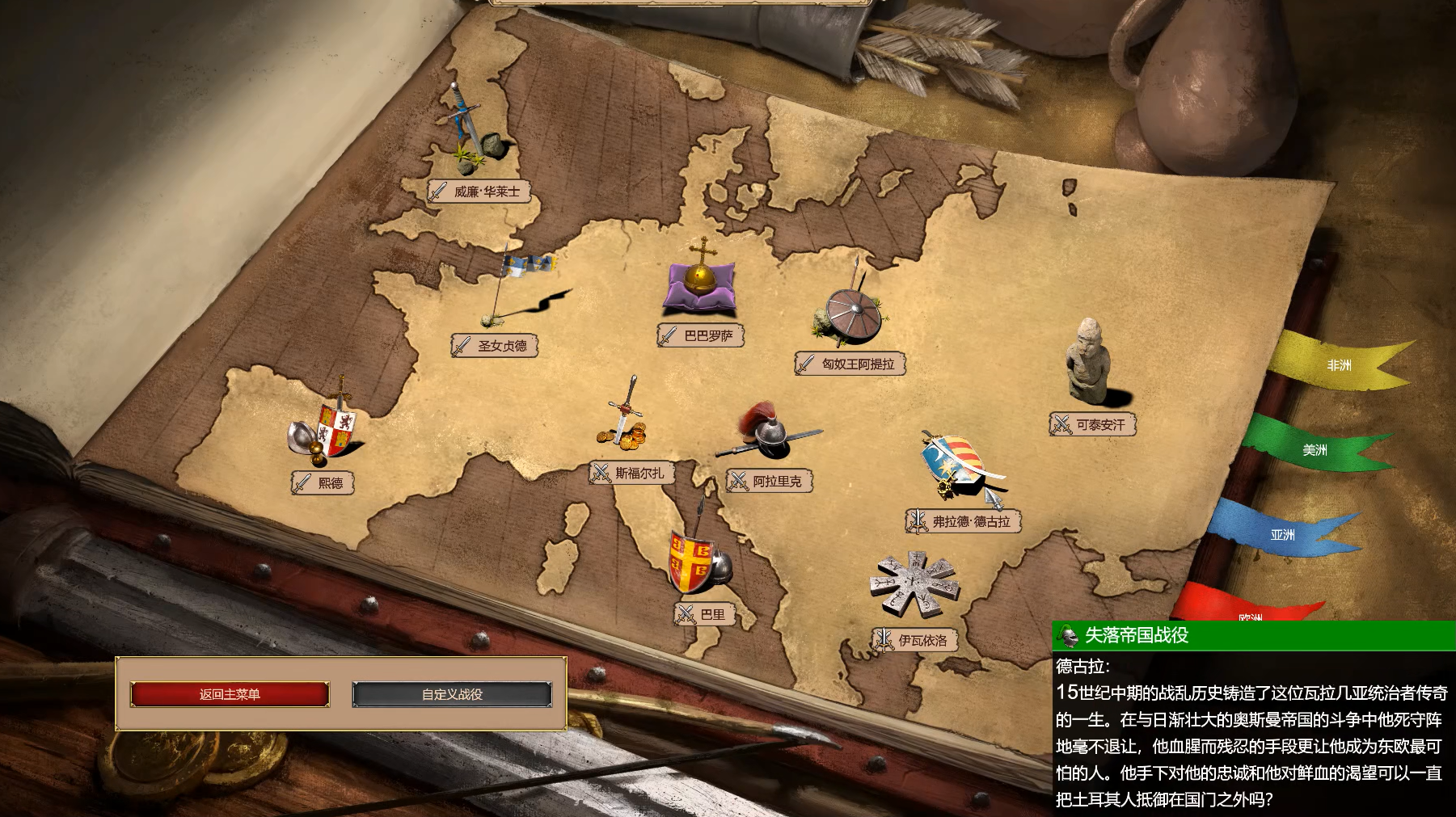Switch to the yellow 非洲 bookmark
1456x817 pixels.
(1339, 365)
